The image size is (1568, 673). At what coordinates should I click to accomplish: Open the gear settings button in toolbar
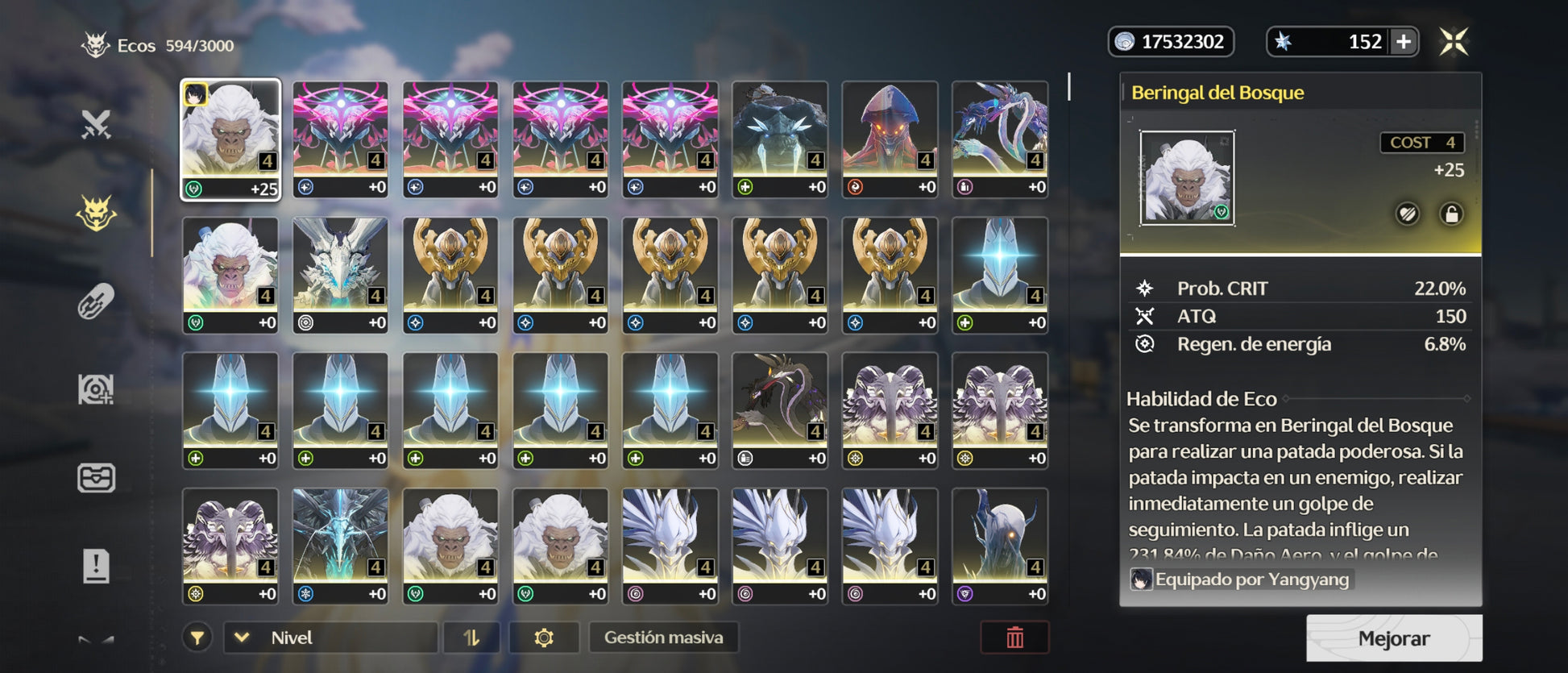[544, 638]
